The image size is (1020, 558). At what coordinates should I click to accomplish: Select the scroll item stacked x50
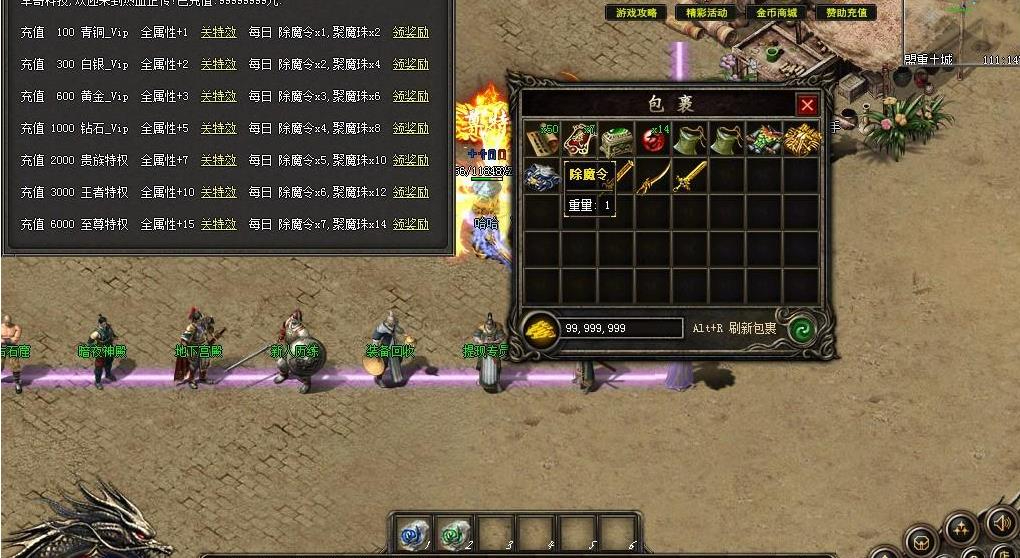542,139
